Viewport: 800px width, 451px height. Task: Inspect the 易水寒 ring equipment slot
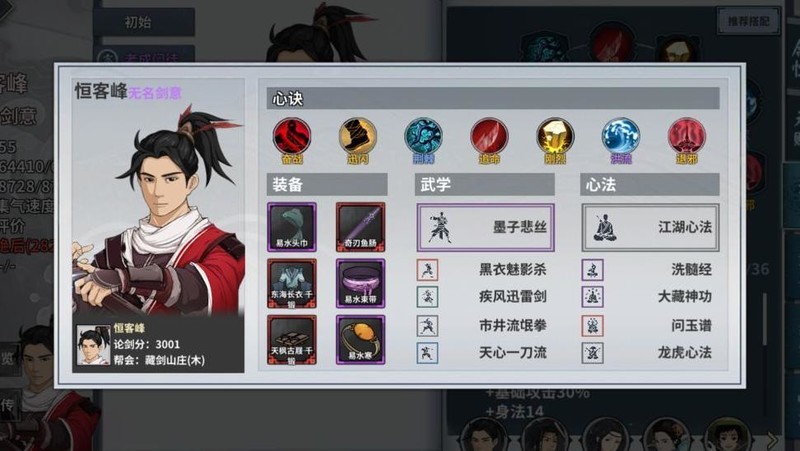pyautogui.click(x=360, y=340)
